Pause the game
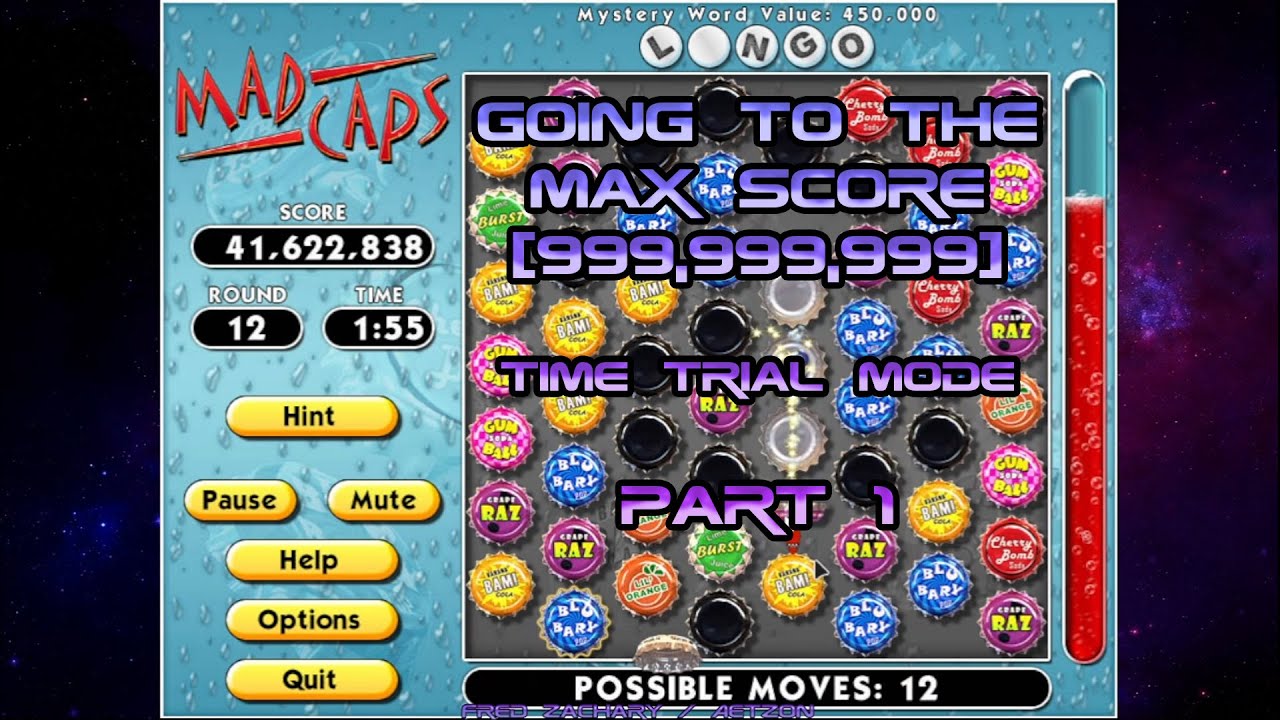This screenshot has width=1280, height=720. pyautogui.click(x=240, y=500)
